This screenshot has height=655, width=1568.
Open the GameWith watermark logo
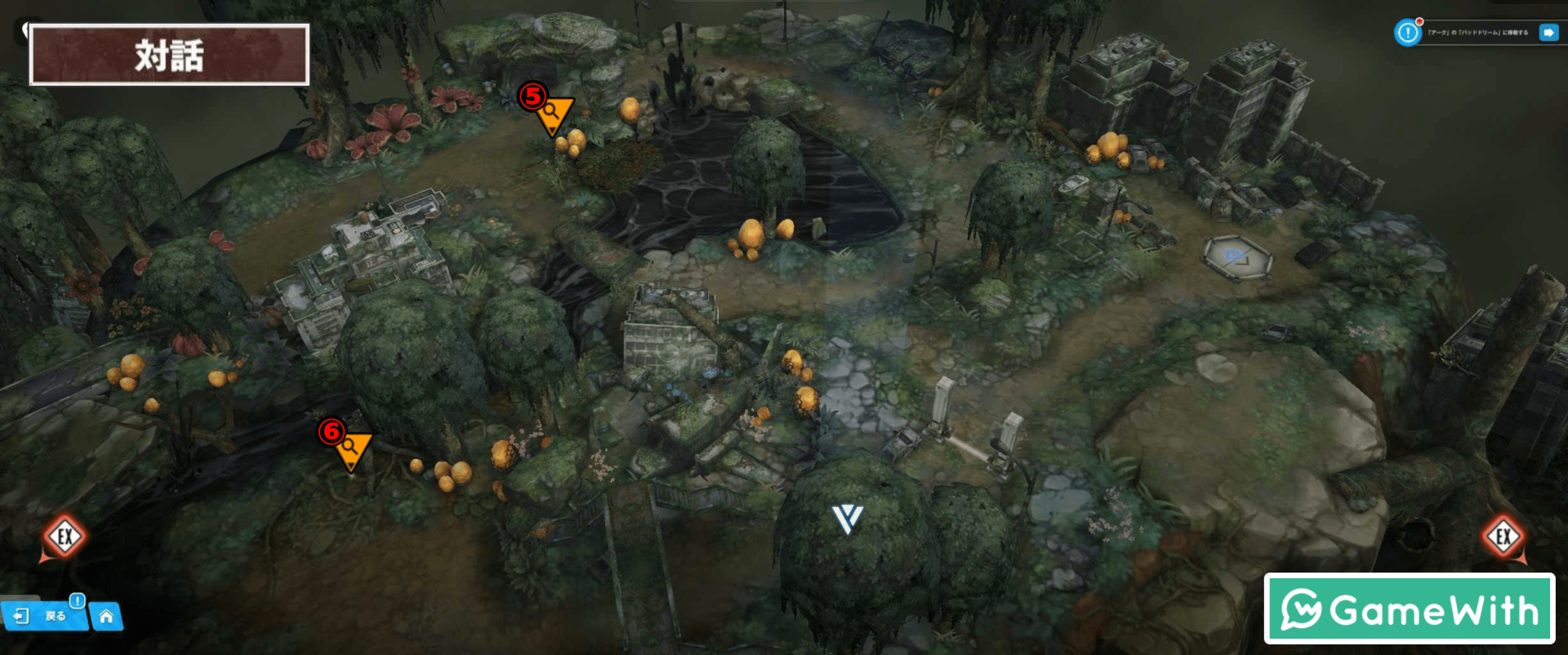(x=1409, y=609)
